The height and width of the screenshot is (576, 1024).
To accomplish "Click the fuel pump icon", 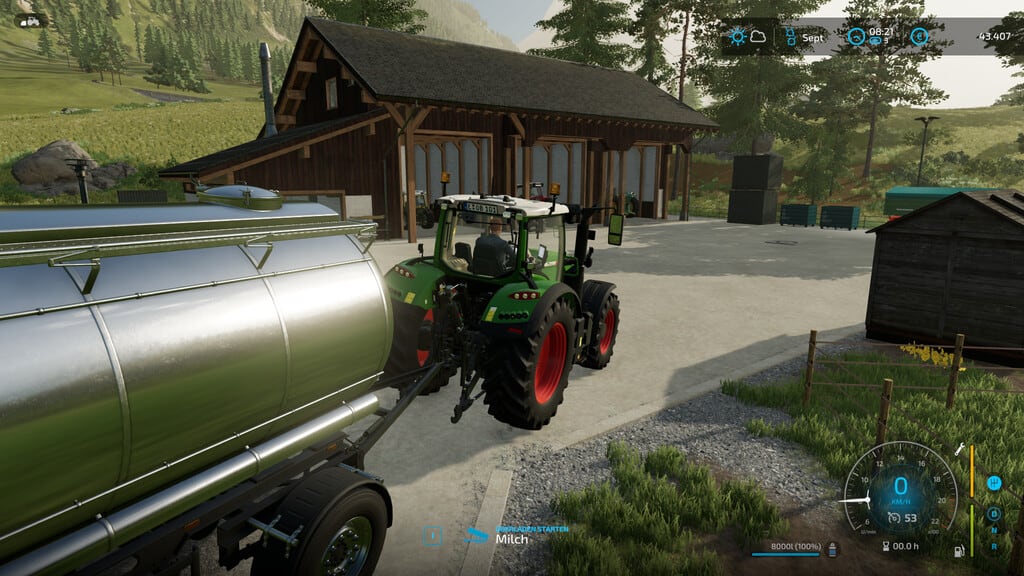I will click(960, 549).
